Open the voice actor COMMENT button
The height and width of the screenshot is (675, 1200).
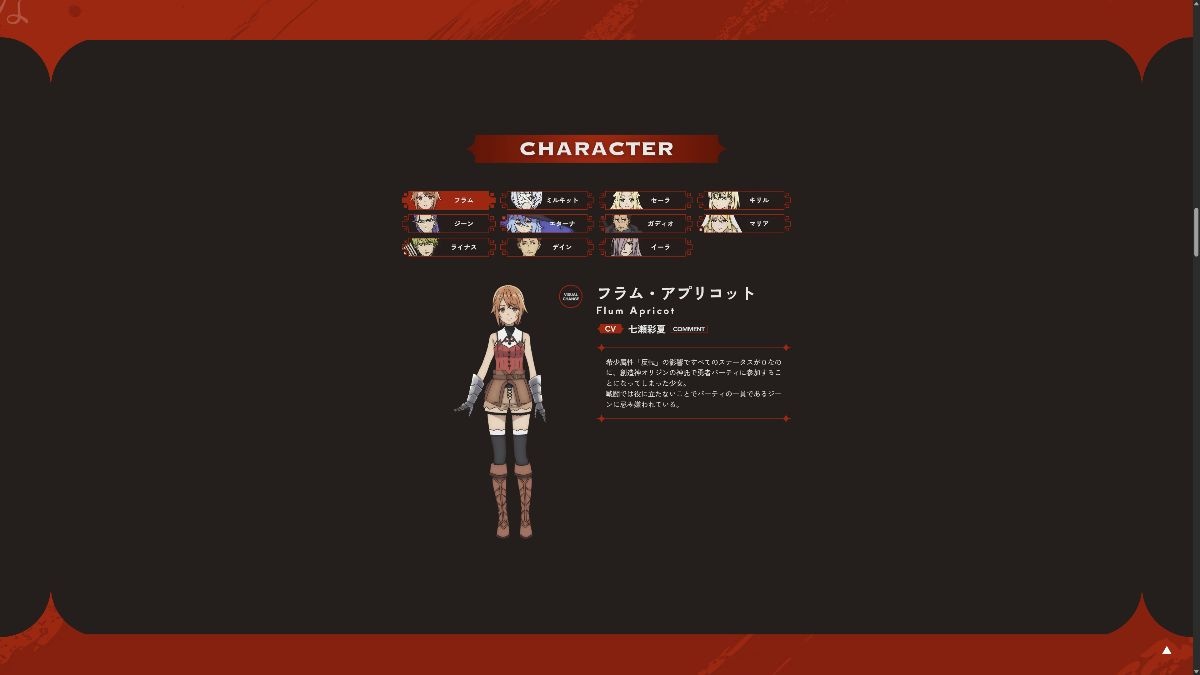689,329
